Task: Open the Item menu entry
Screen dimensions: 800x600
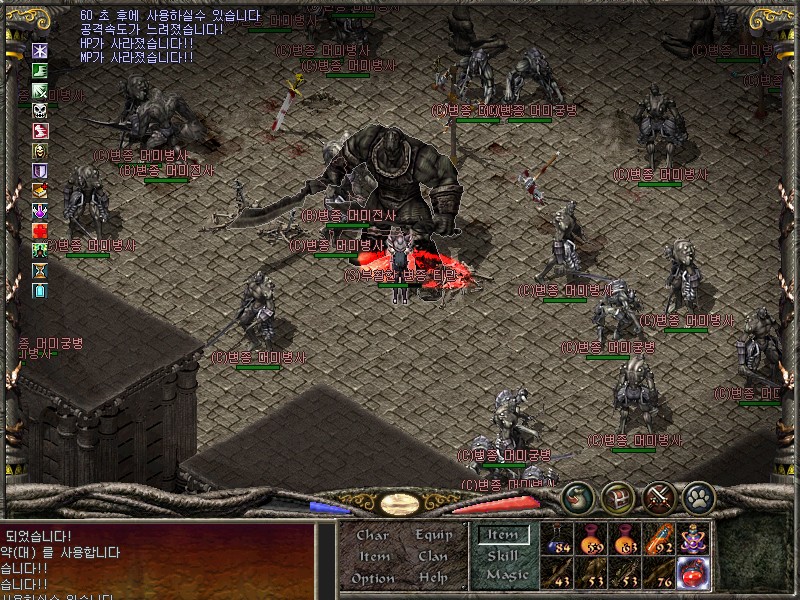Action: point(374,556)
